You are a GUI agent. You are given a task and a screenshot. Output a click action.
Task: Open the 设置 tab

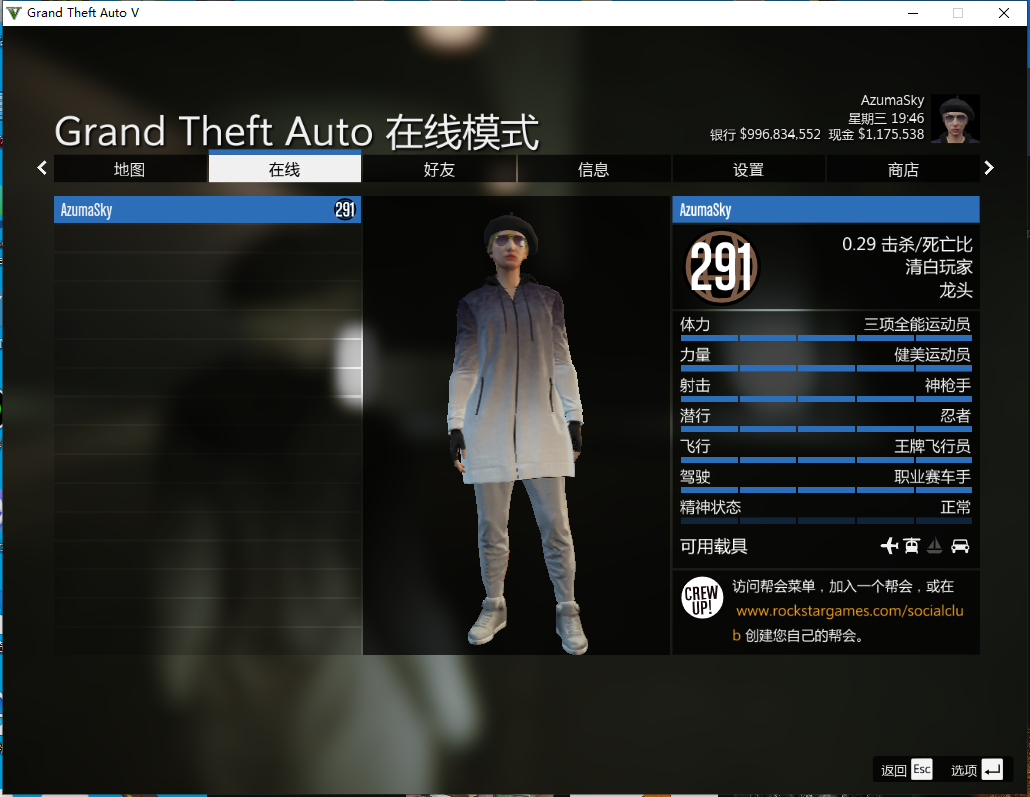(748, 170)
